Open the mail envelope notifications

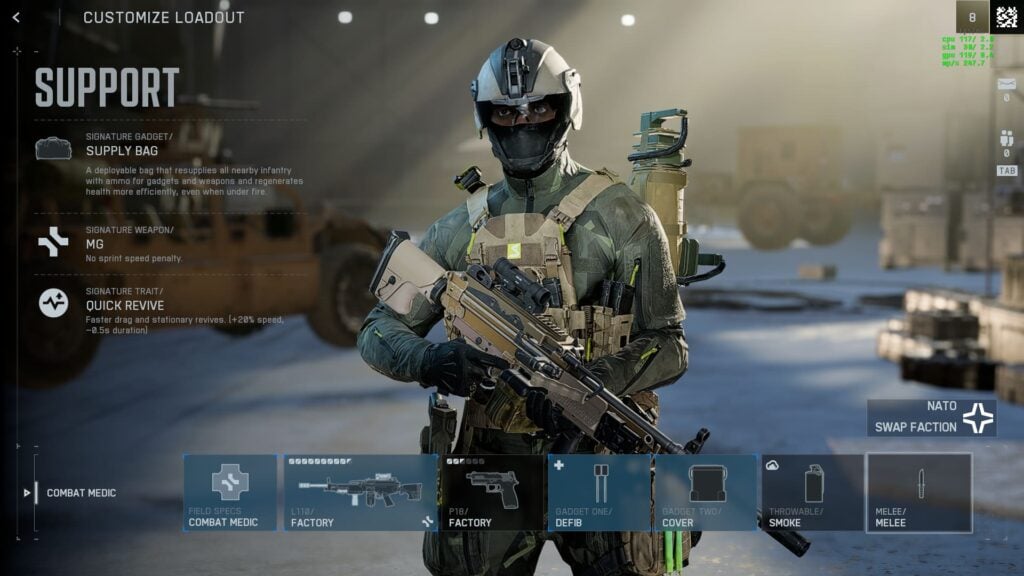1007,84
